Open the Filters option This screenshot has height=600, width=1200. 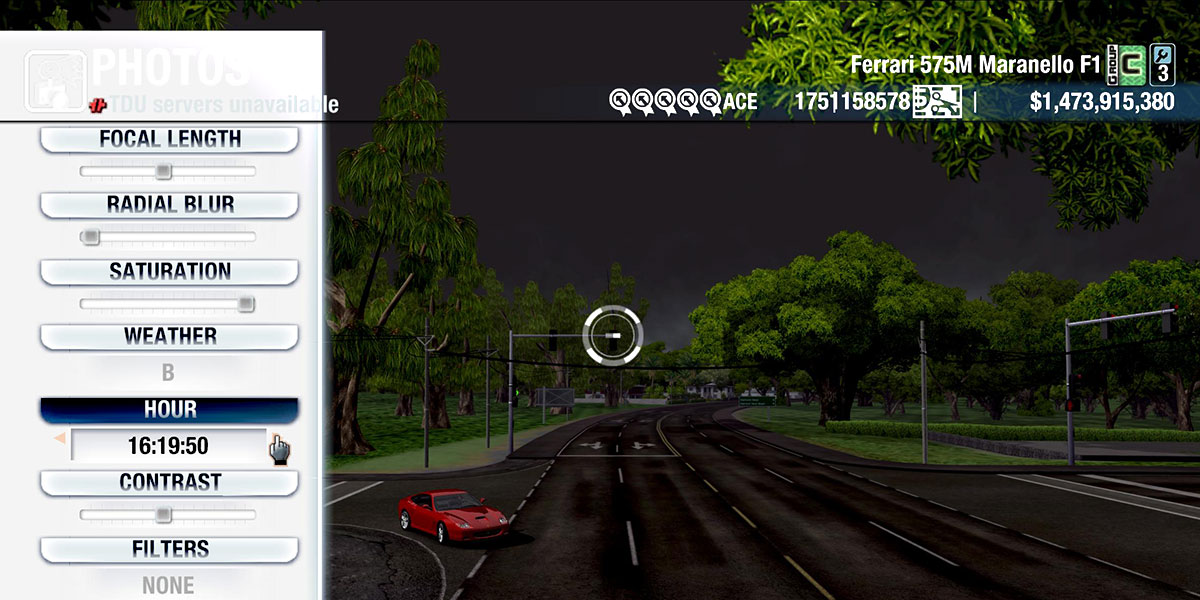(169, 550)
